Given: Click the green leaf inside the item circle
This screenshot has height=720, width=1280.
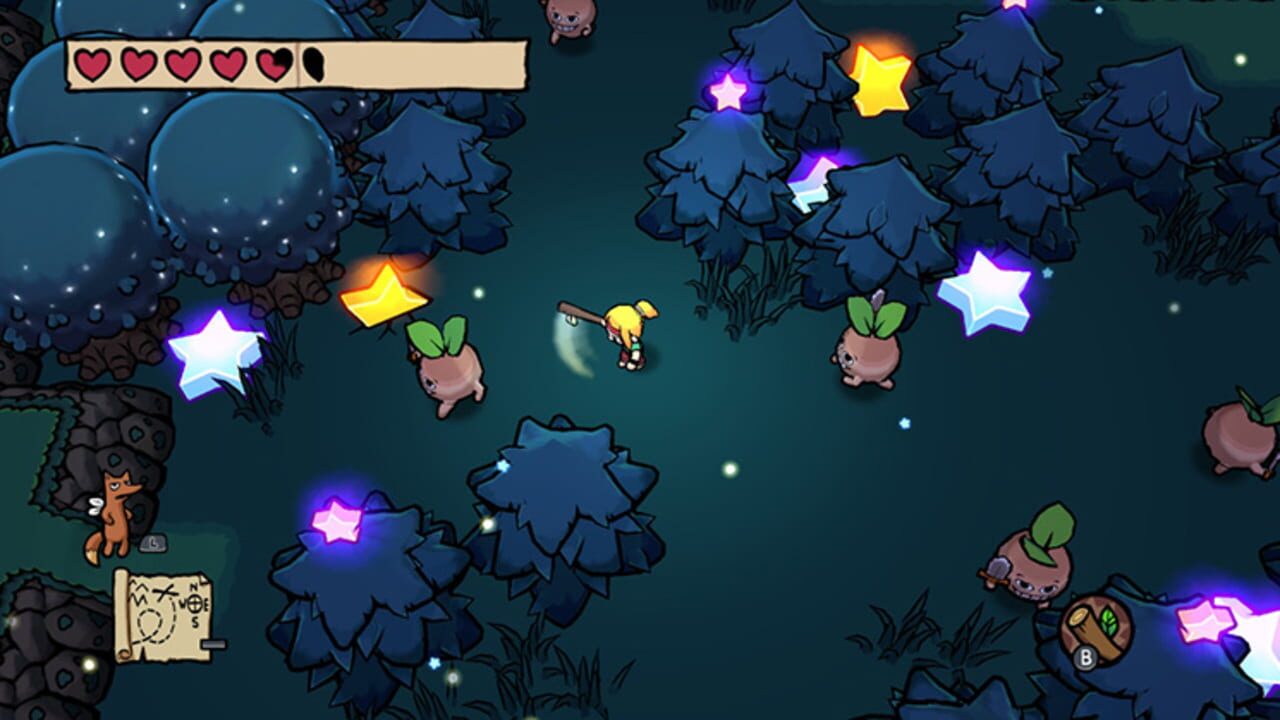Looking at the screenshot, I should pyautogui.click(x=1109, y=621).
